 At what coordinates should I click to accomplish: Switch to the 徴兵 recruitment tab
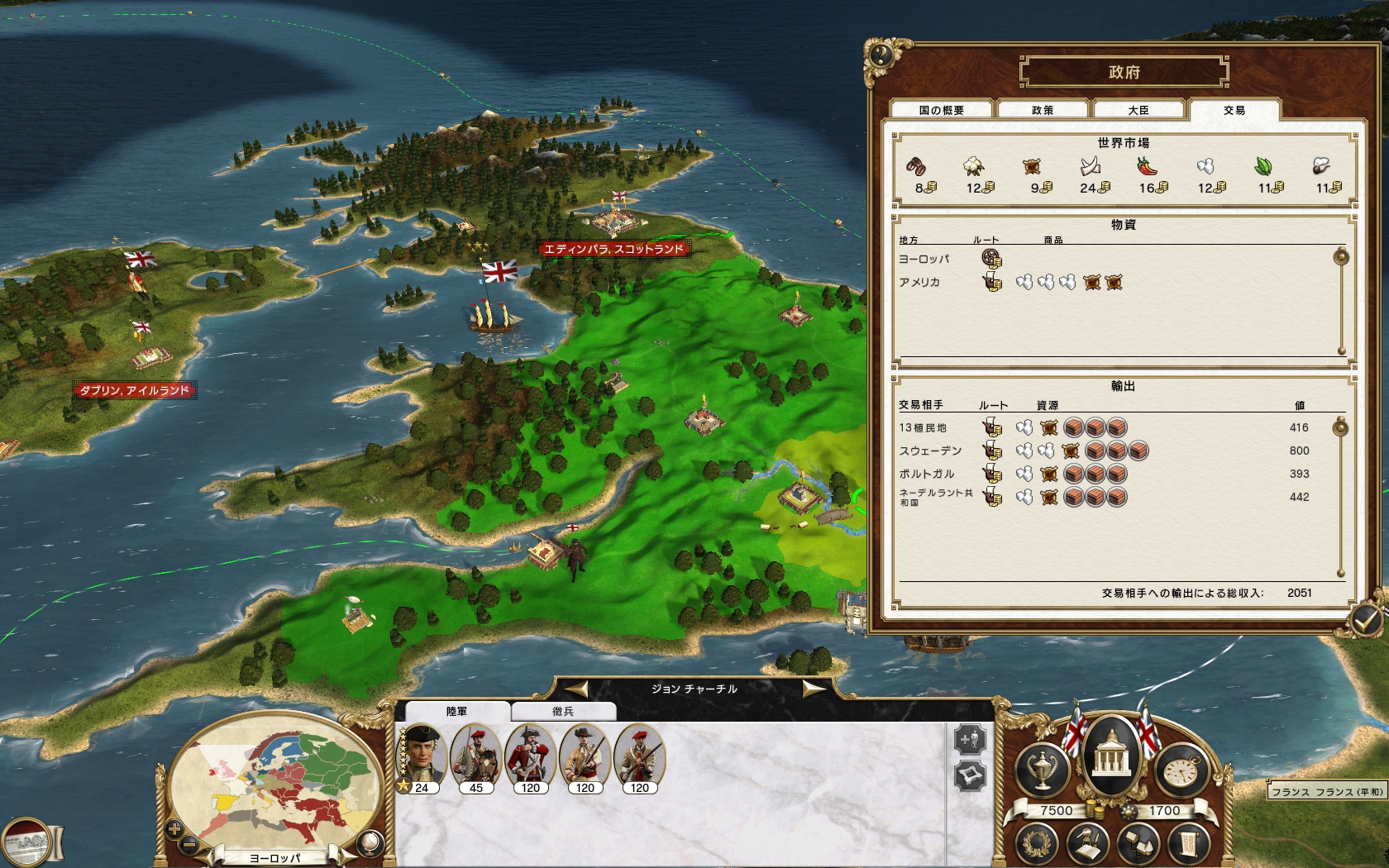pyautogui.click(x=563, y=711)
